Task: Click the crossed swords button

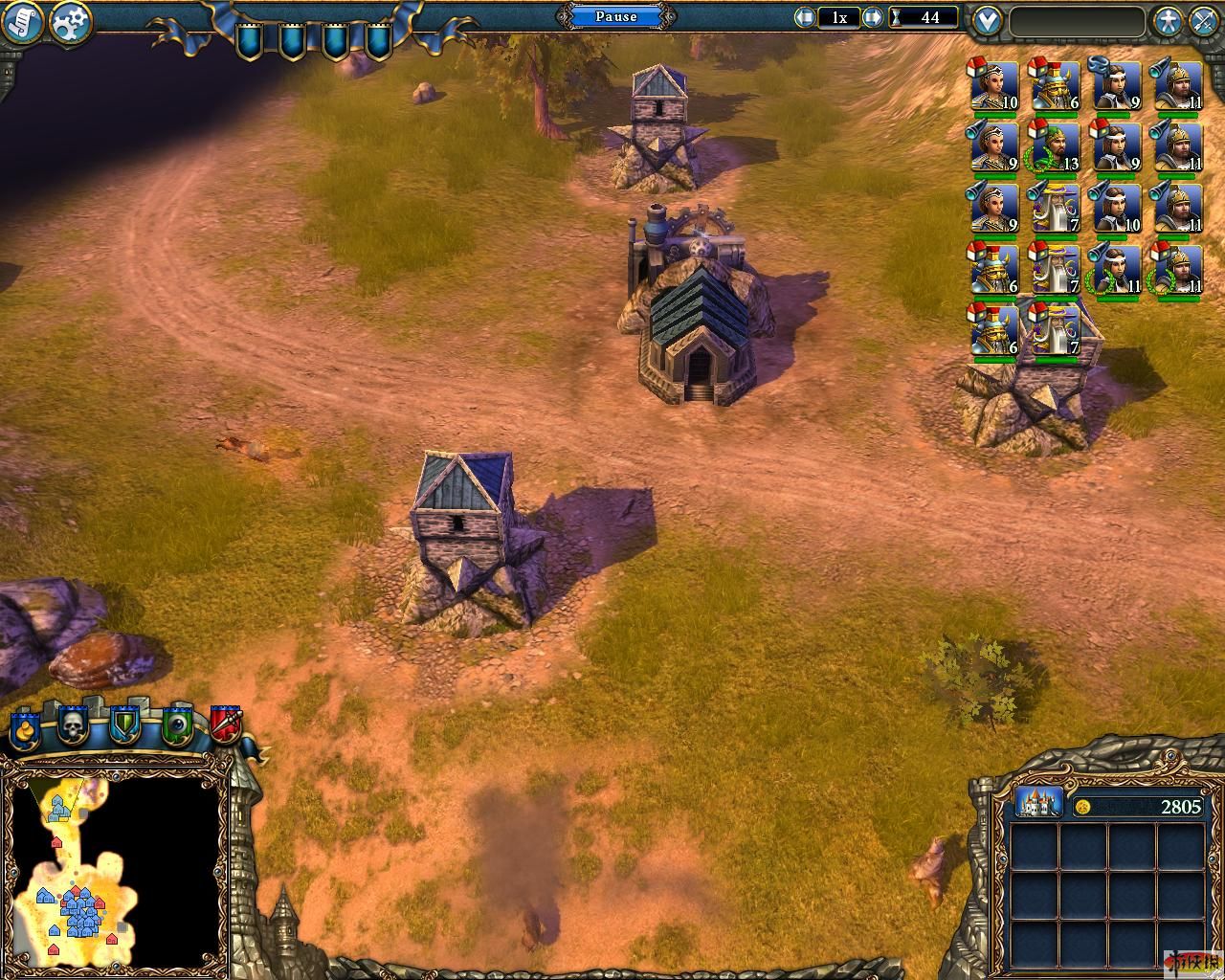Action: tap(1204, 20)
